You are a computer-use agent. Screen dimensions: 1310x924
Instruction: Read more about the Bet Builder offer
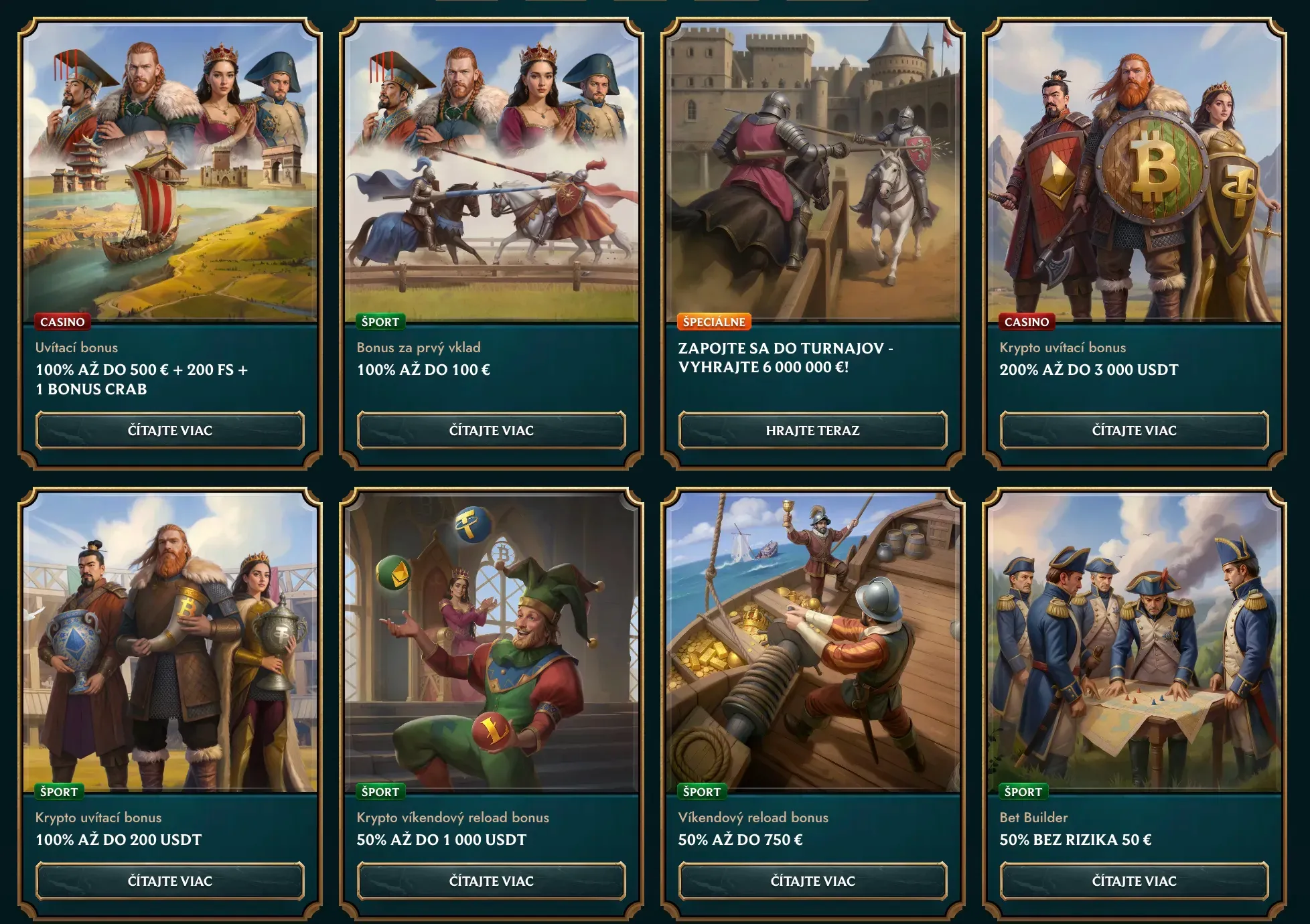coord(1134,881)
